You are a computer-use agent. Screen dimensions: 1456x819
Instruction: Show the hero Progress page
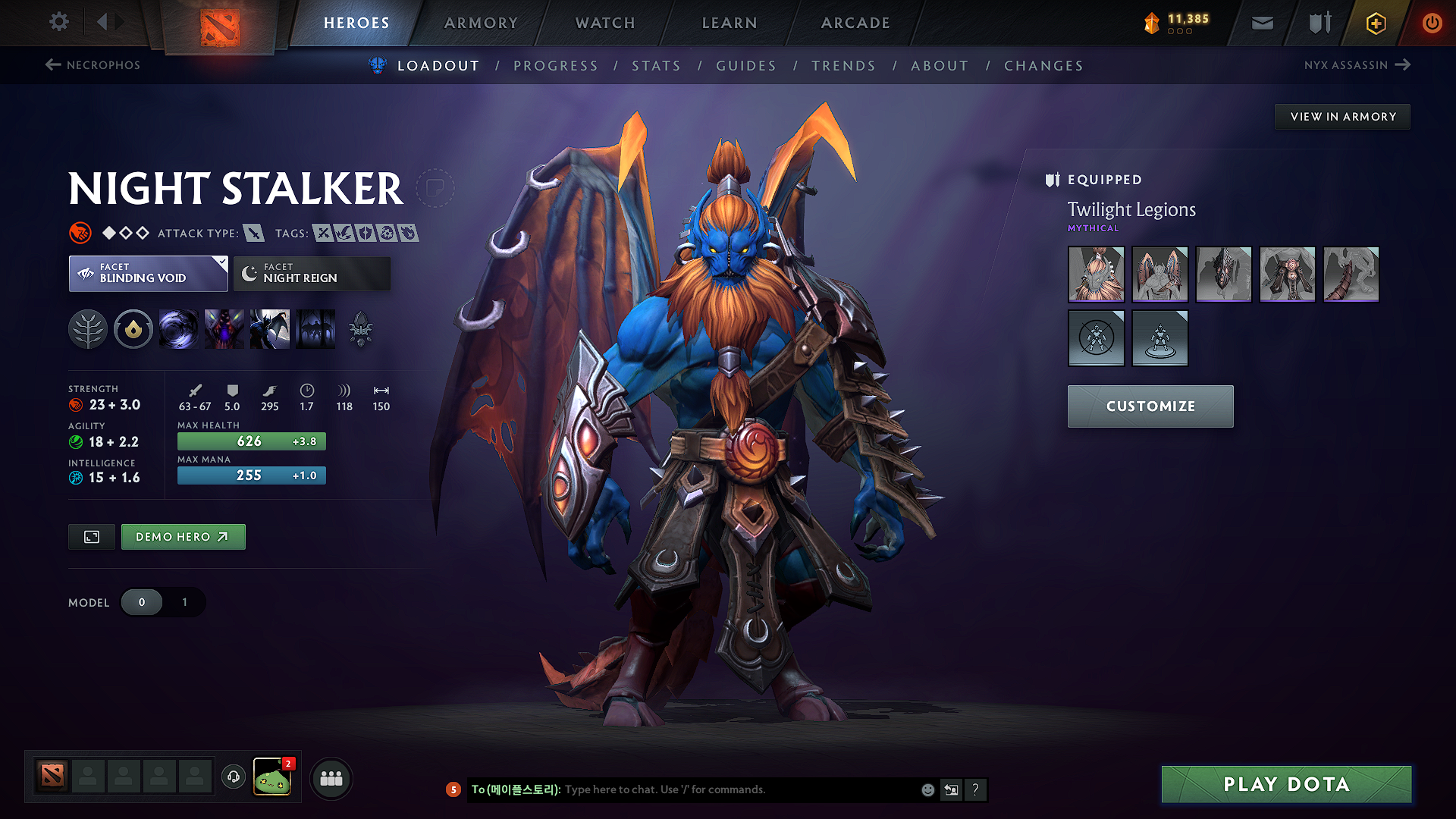pos(556,66)
